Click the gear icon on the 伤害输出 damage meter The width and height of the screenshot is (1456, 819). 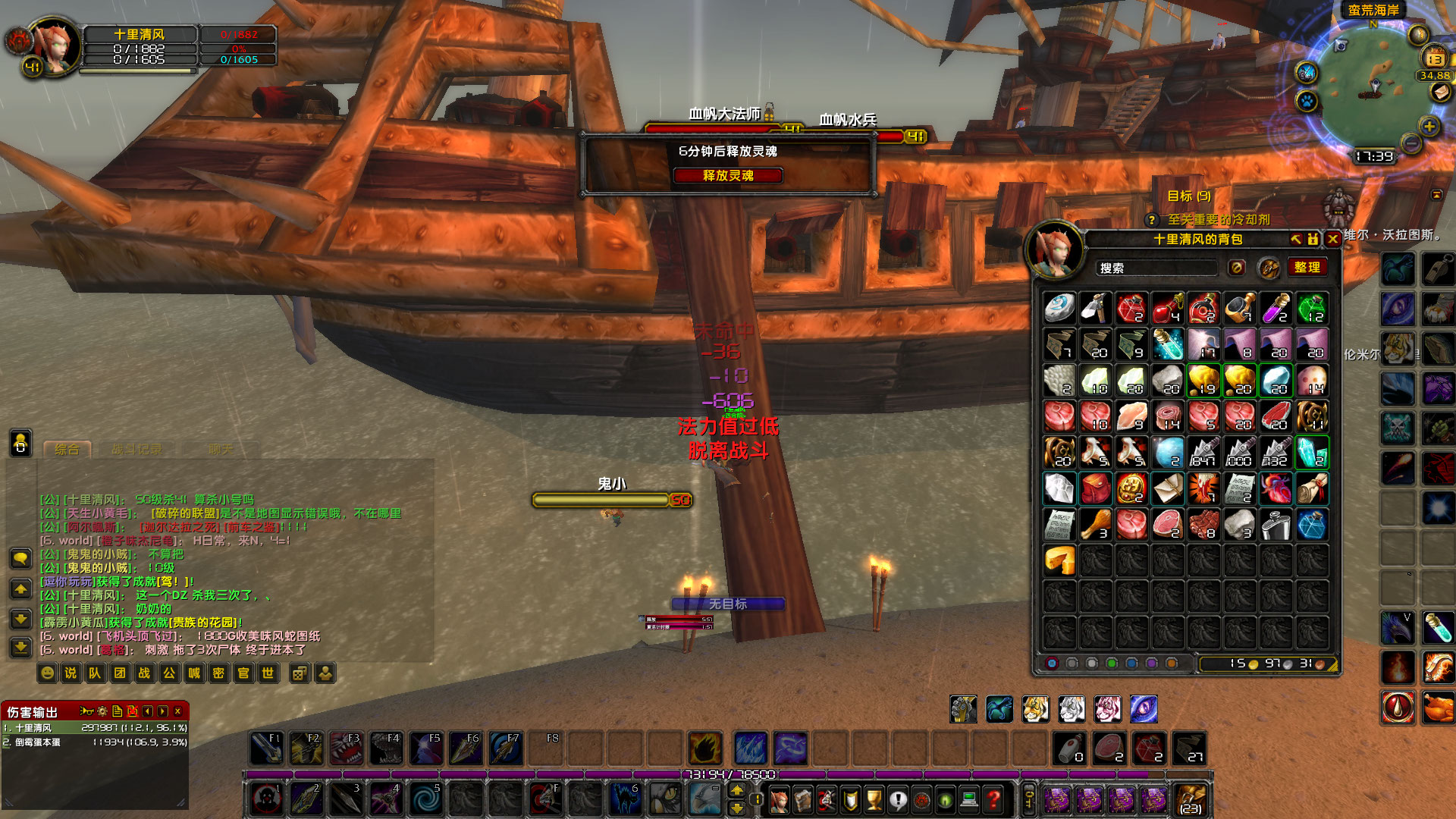[x=102, y=711]
